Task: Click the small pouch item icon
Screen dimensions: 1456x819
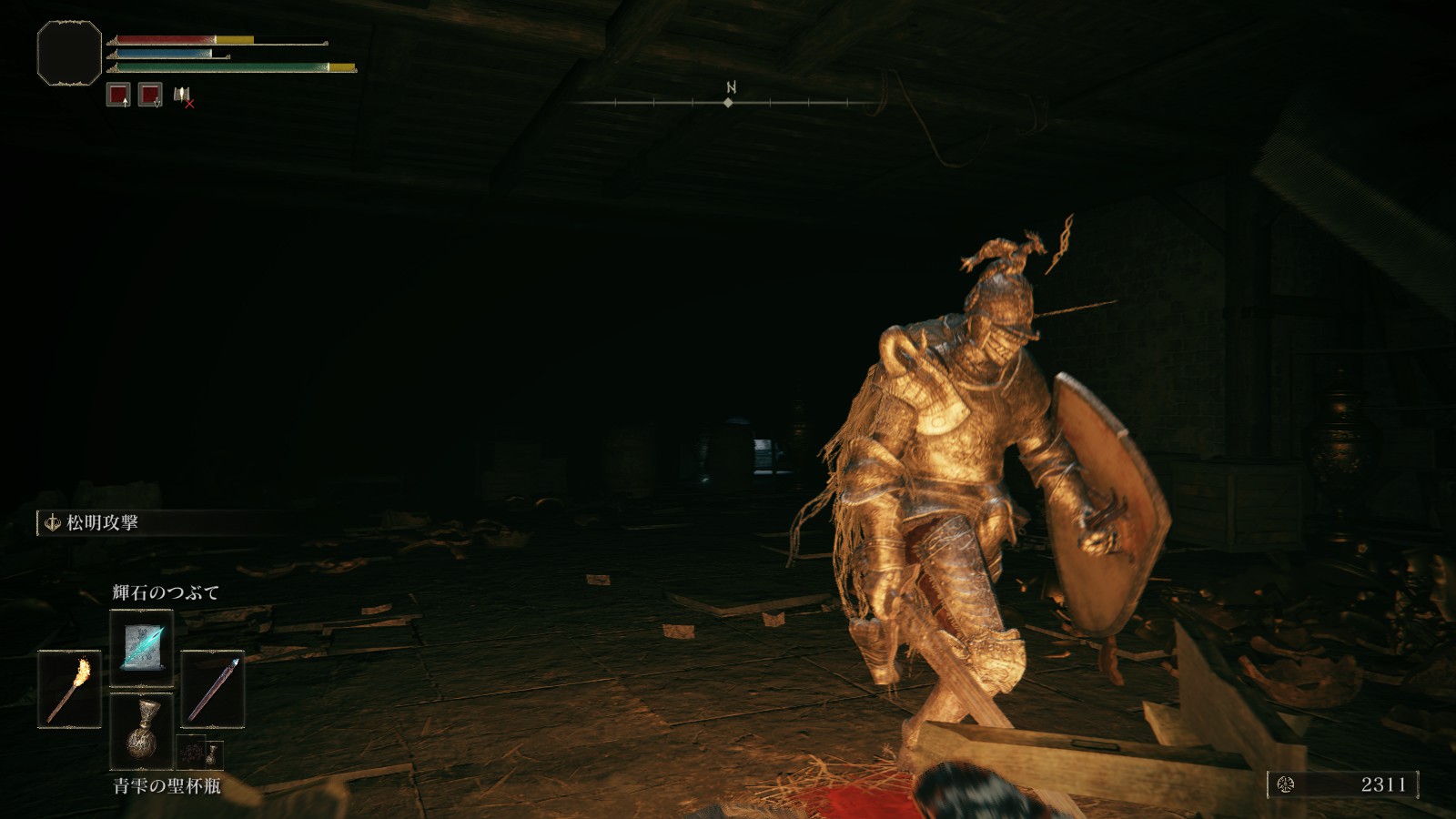Action: click(x=198, y=753)
